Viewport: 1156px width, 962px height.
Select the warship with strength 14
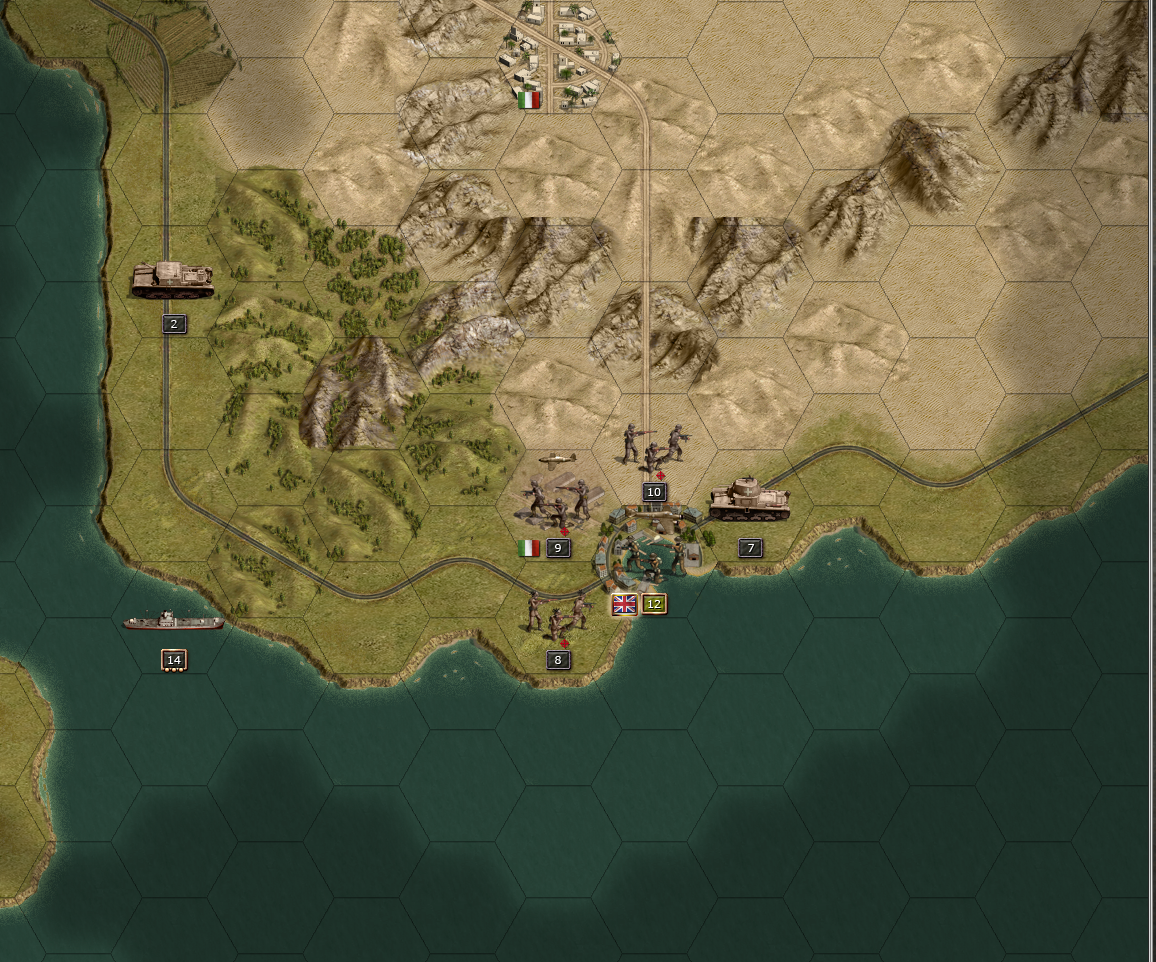click(x=173, y=622)
